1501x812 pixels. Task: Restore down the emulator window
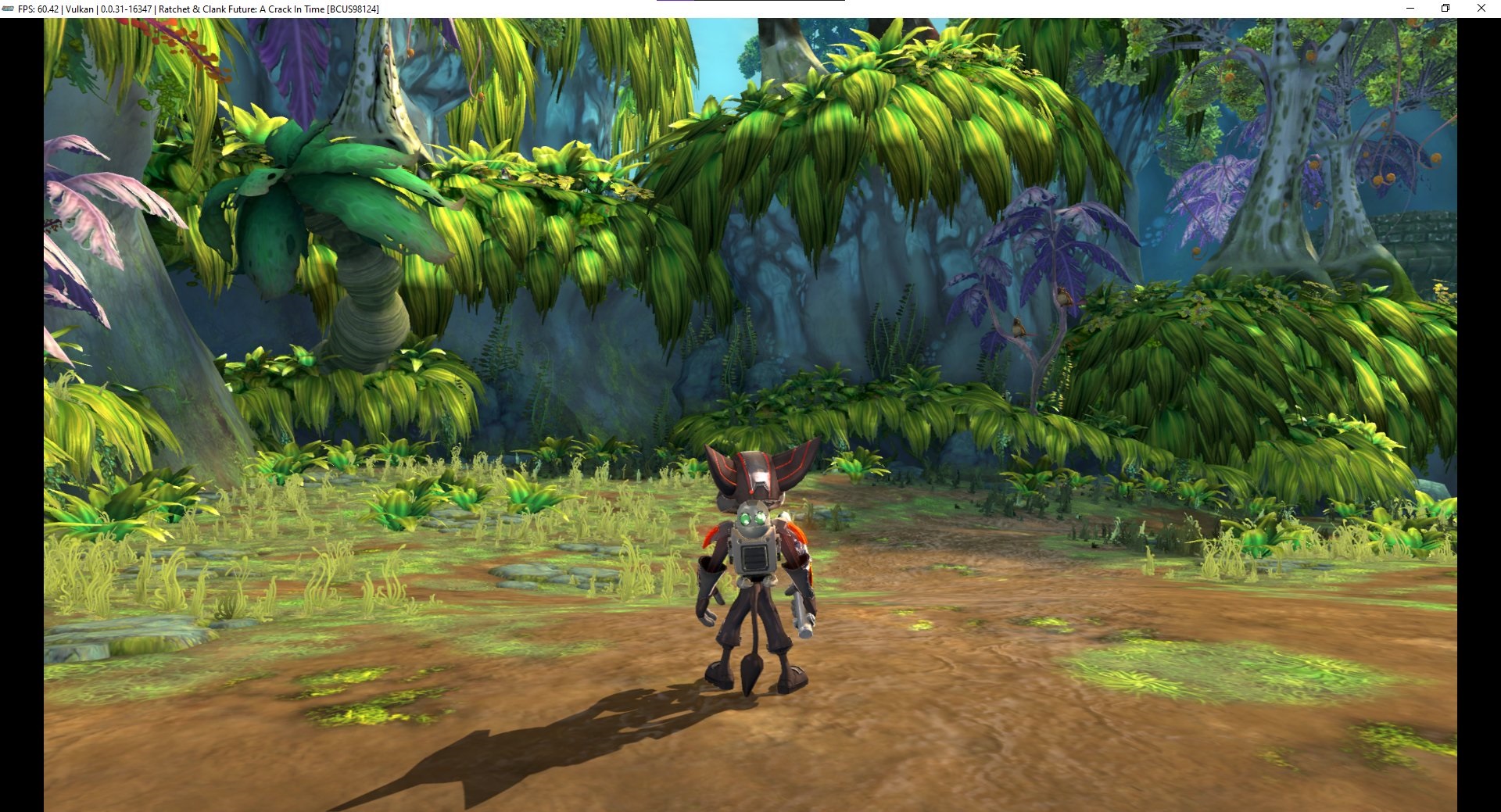pos(1445,9)
